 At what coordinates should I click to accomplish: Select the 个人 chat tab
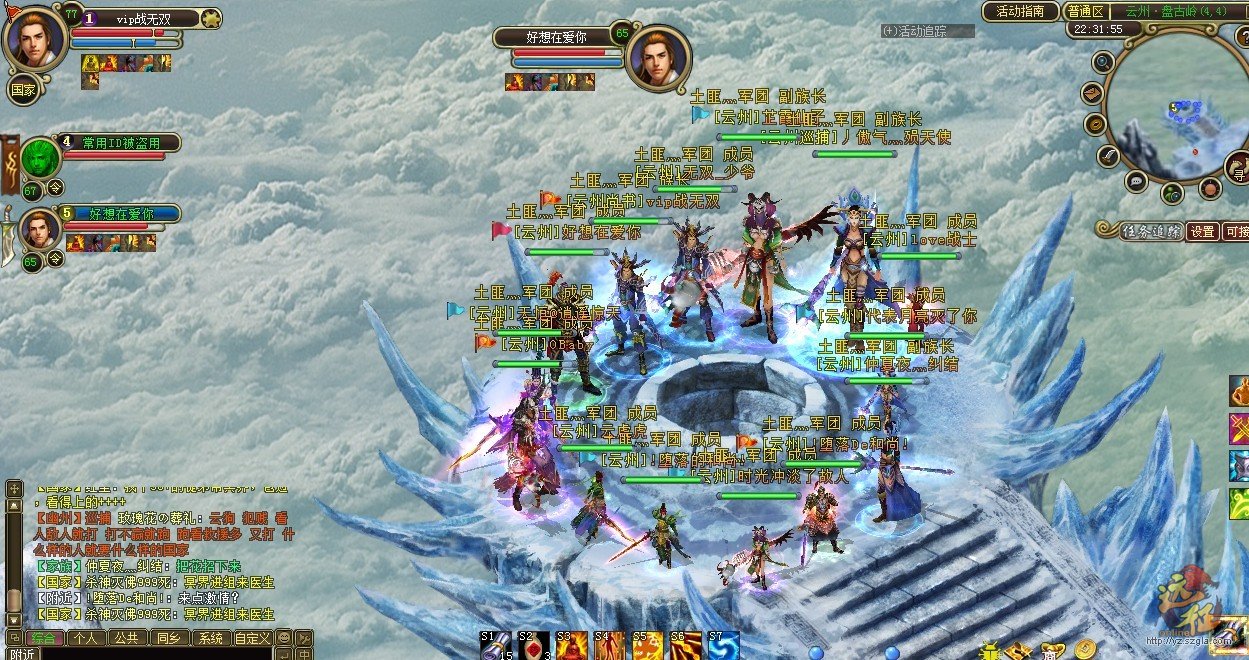point(86,638)
